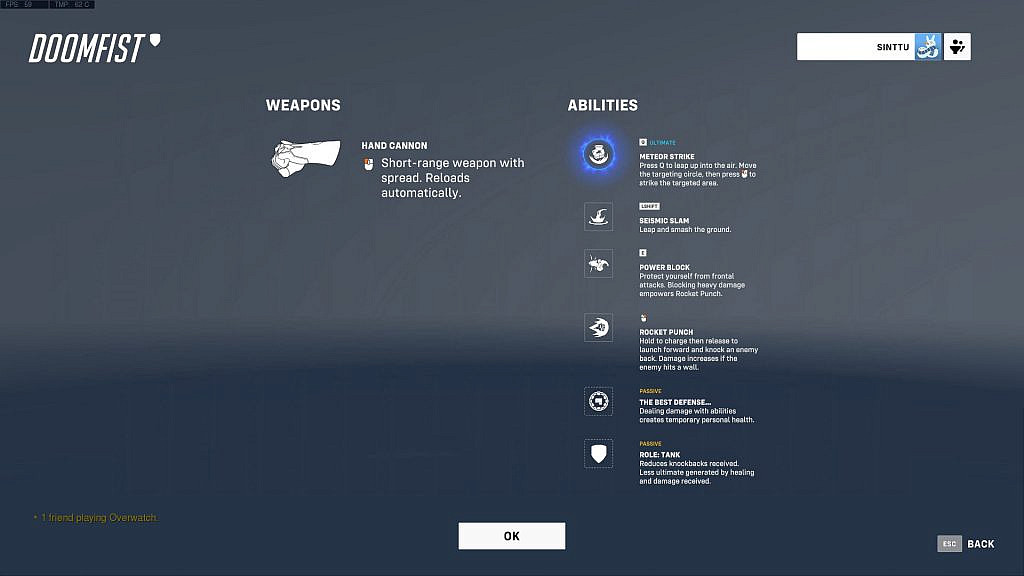Open the social menu icon beside the profile

(958, 47)
